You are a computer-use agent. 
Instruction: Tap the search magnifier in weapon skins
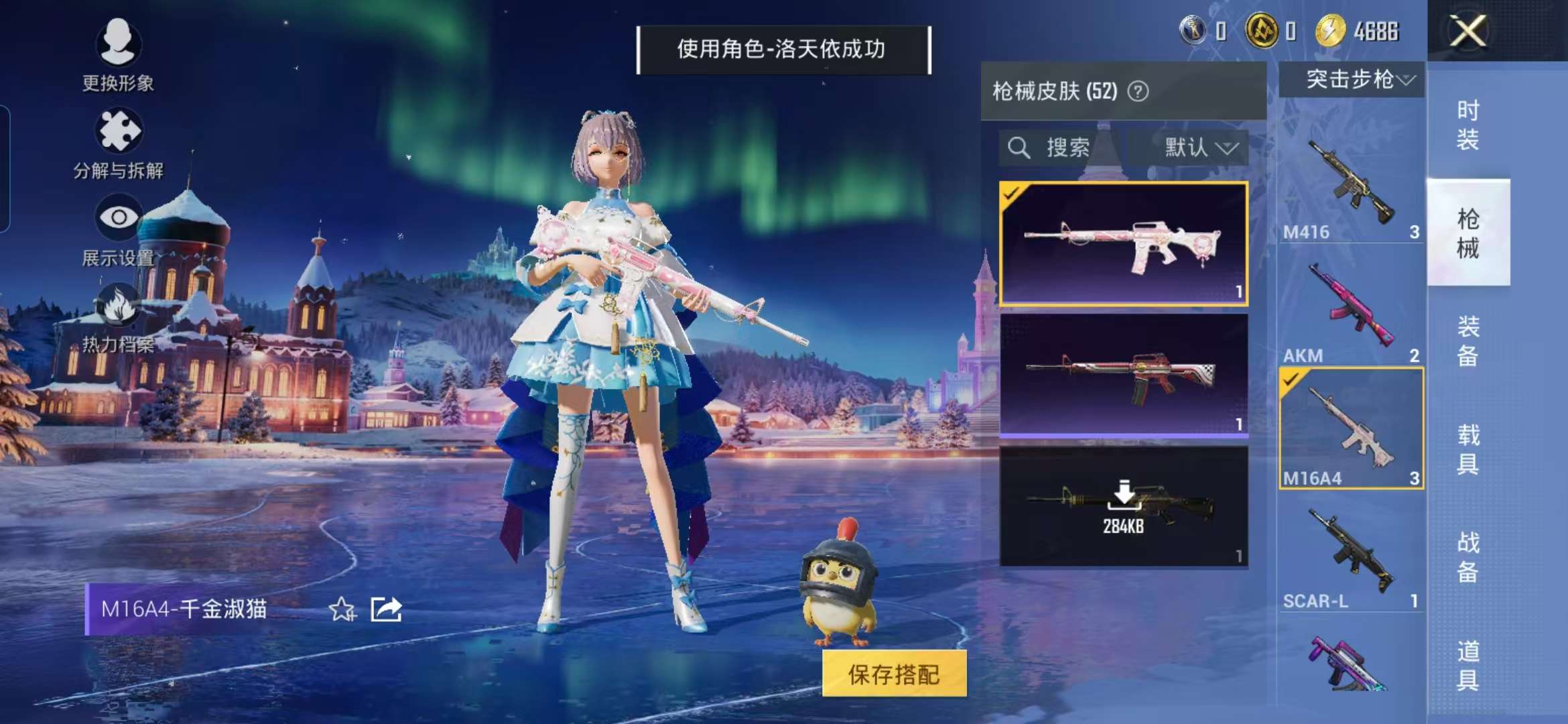1021,149
